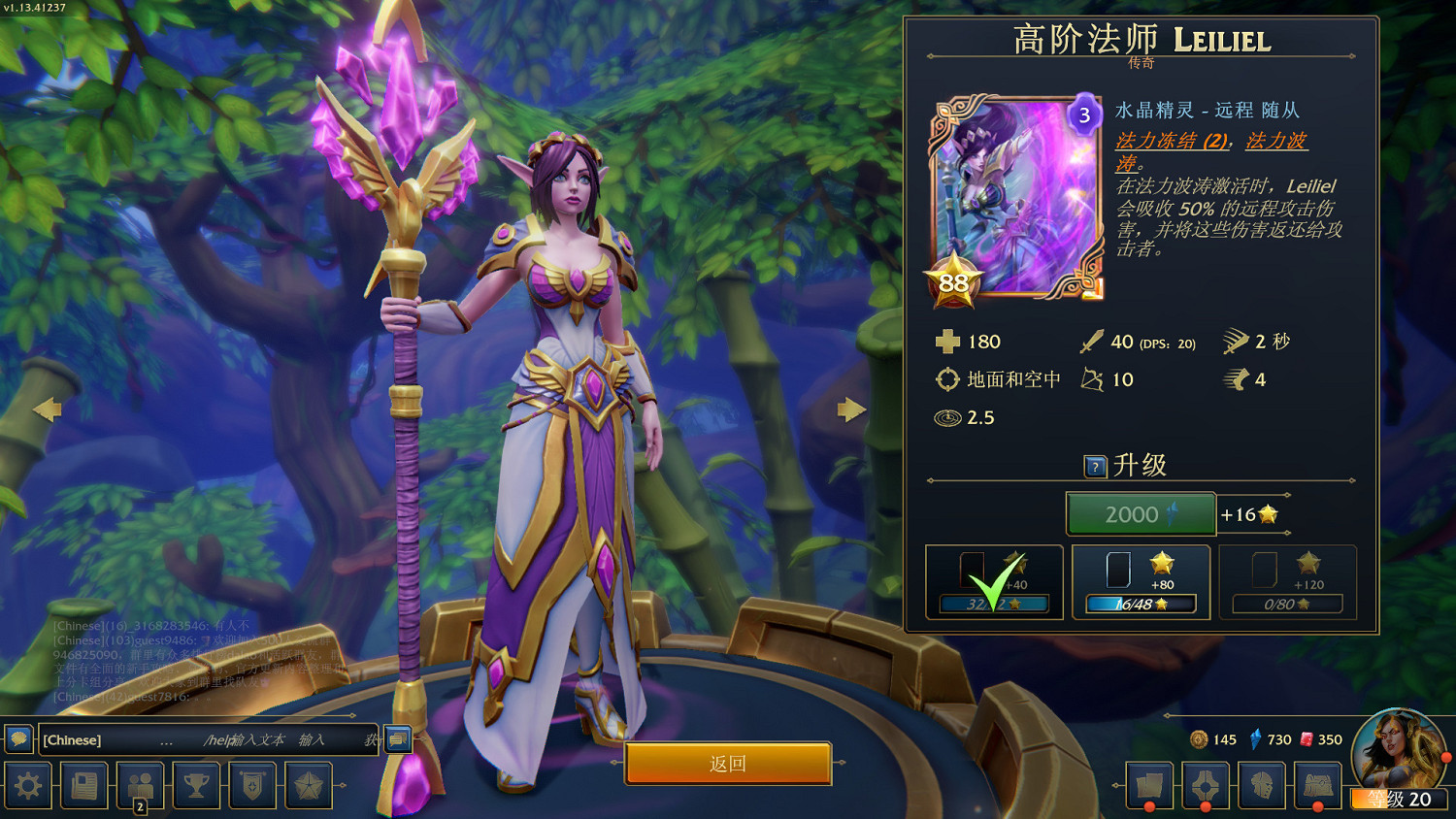Image resolution: width=1456 pixels, height=819 pixels.
Task: Toggle the expanded chat messages icon
Action: pos(395,739)
